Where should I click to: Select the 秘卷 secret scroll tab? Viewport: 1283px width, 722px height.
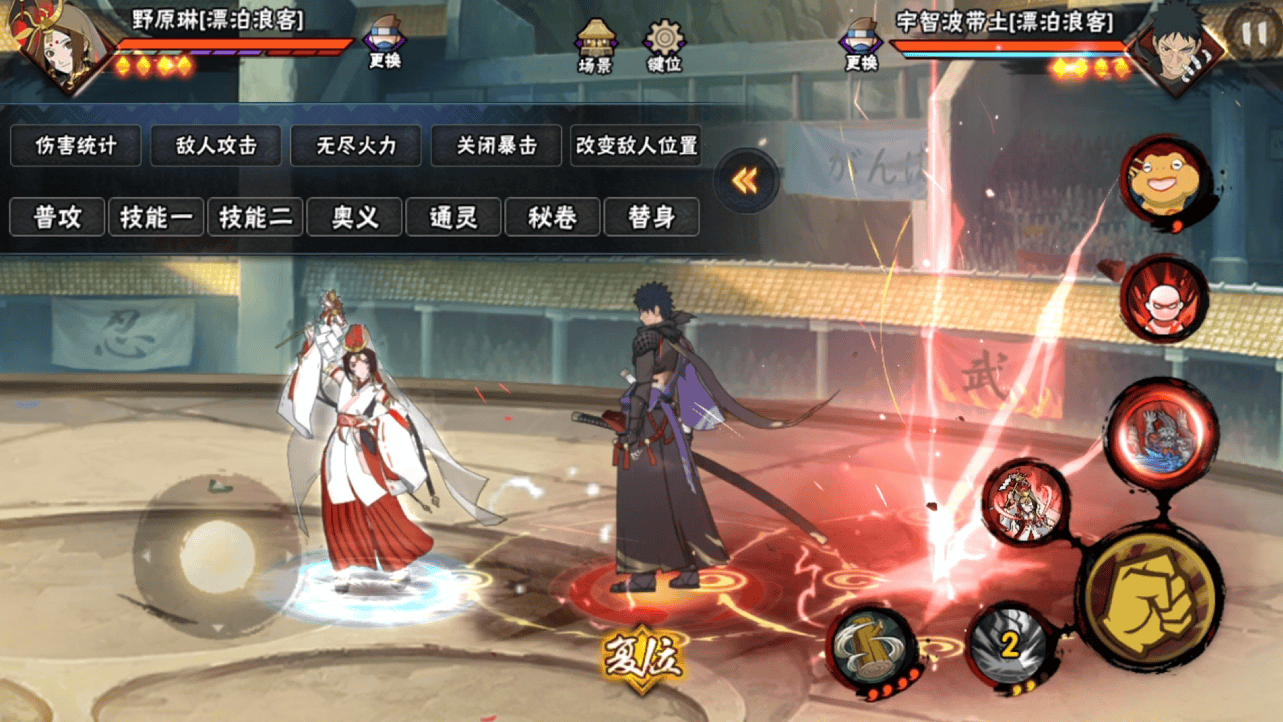552,217
